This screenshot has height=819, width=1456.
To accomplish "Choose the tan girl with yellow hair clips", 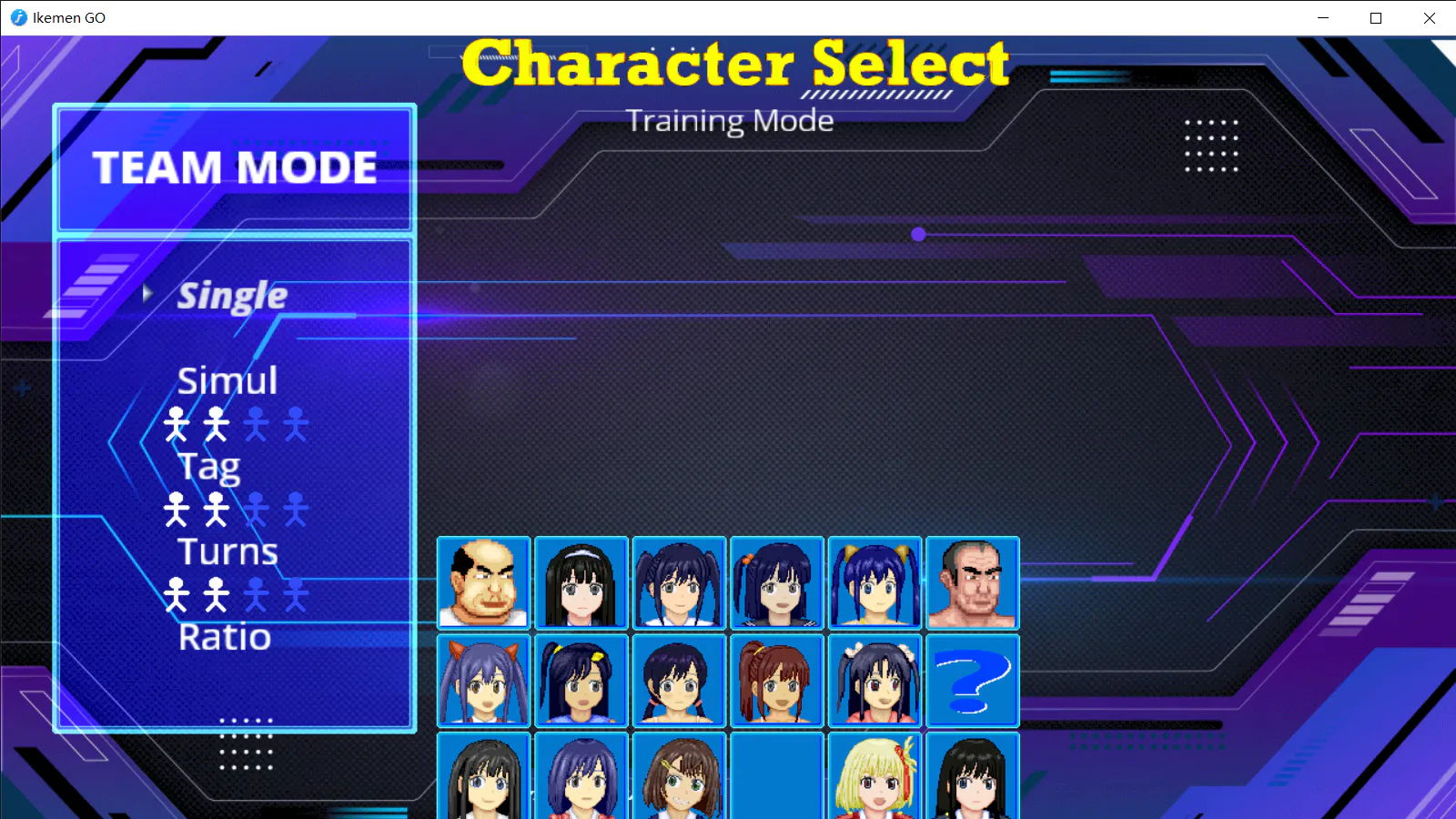I will coord(581,681).
